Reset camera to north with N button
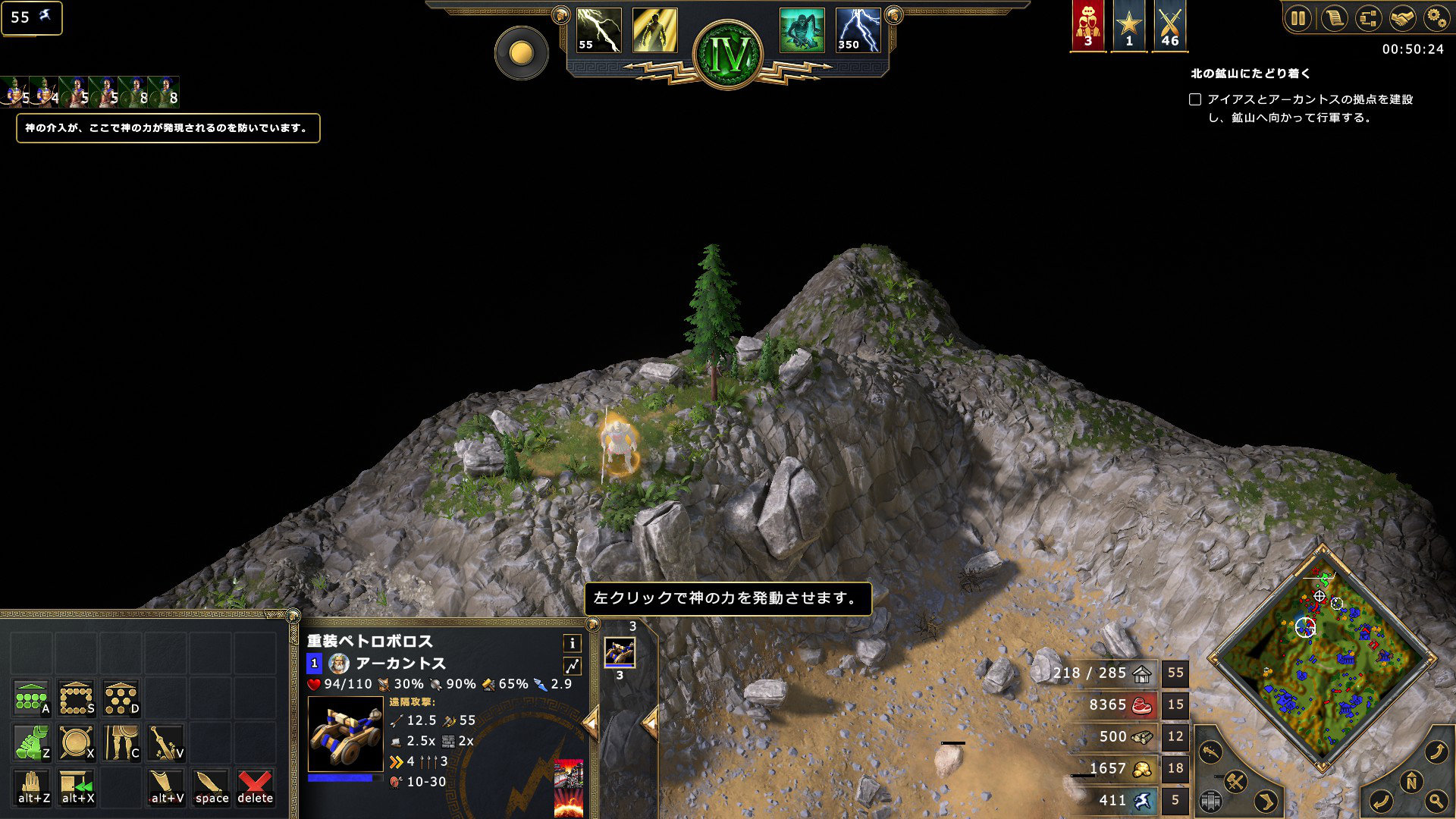This screenshot has width=1456, height=819. tap(1411, 782)
